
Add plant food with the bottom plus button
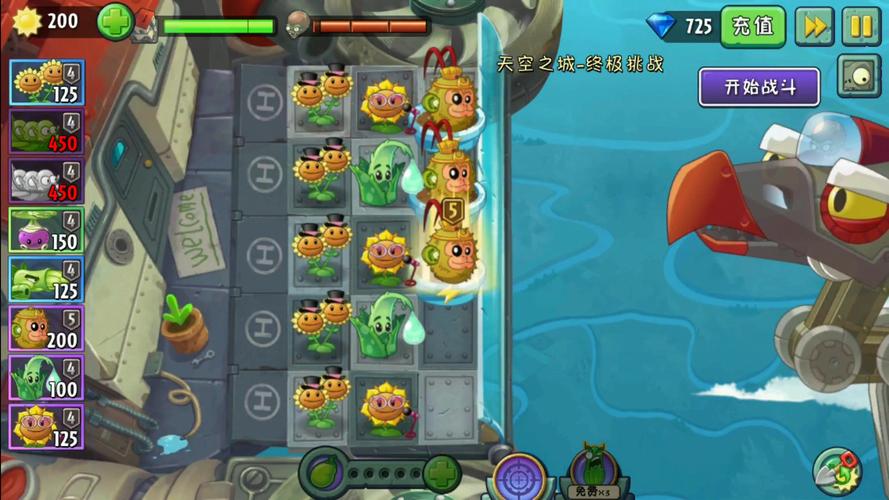442,472
